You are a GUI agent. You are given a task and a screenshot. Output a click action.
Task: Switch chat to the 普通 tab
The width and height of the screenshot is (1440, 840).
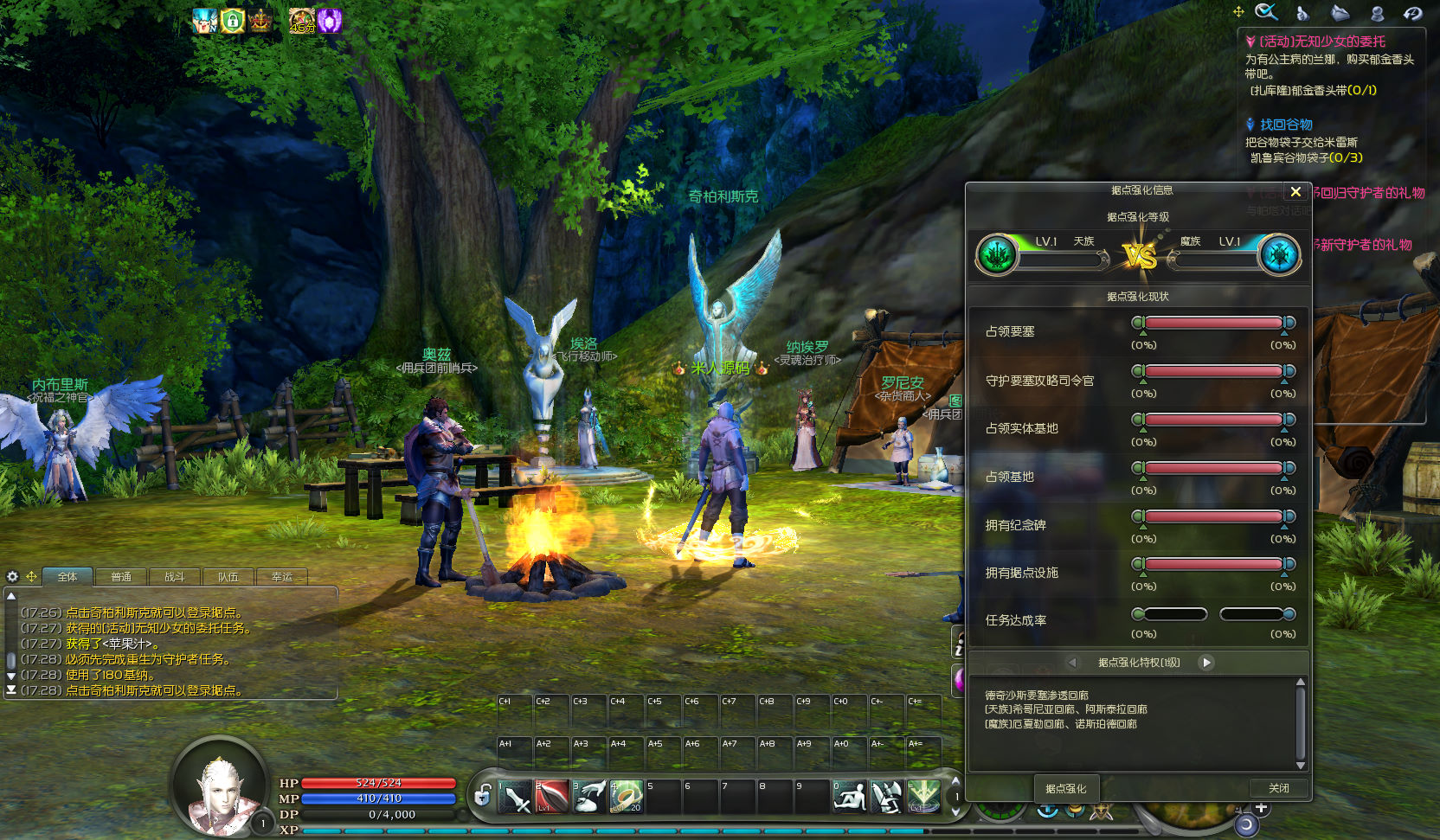(x=121, y=577)
